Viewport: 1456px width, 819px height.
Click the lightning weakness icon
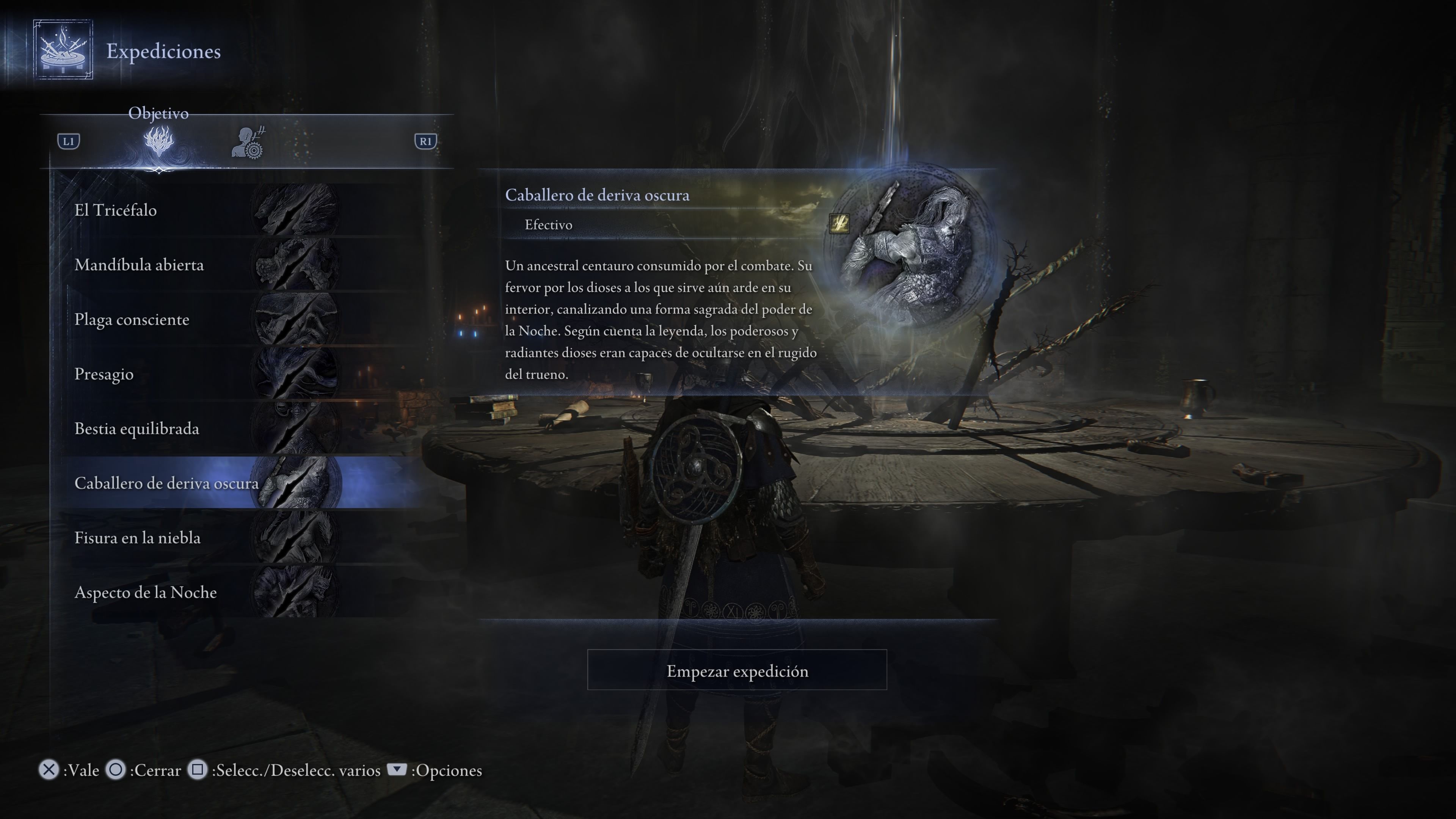839,223
